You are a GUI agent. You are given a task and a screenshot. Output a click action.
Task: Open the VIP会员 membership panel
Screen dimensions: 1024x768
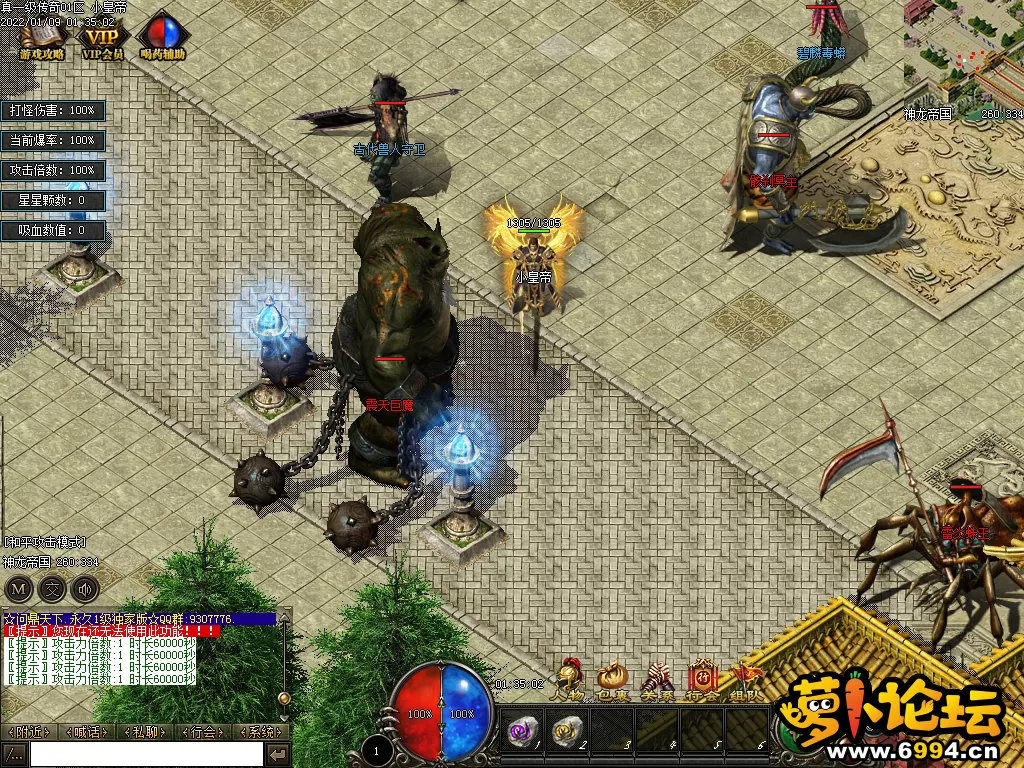tap(103, 37)
